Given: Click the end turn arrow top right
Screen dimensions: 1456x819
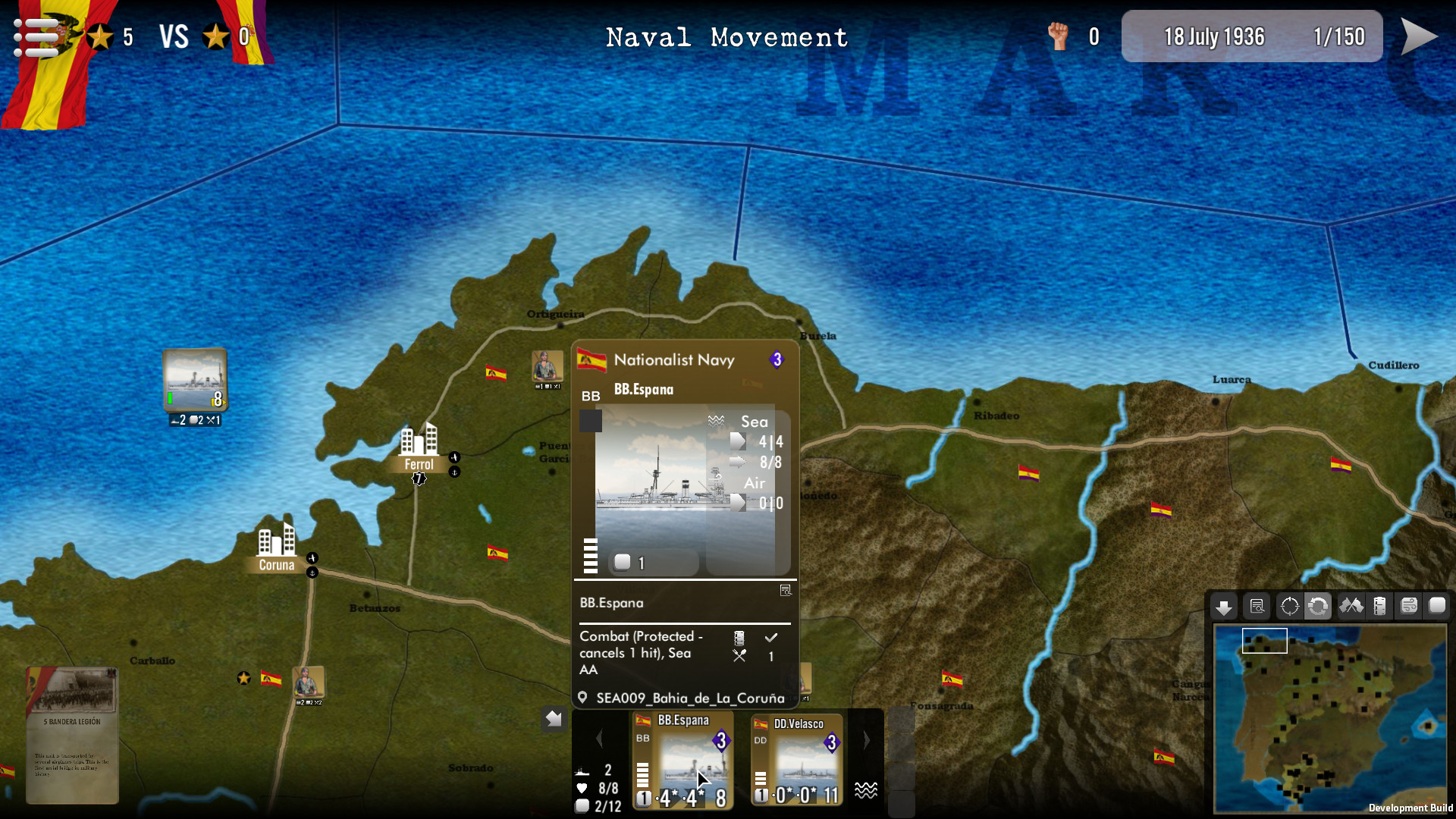Looking at the screenshot, I should [1422, 35].
